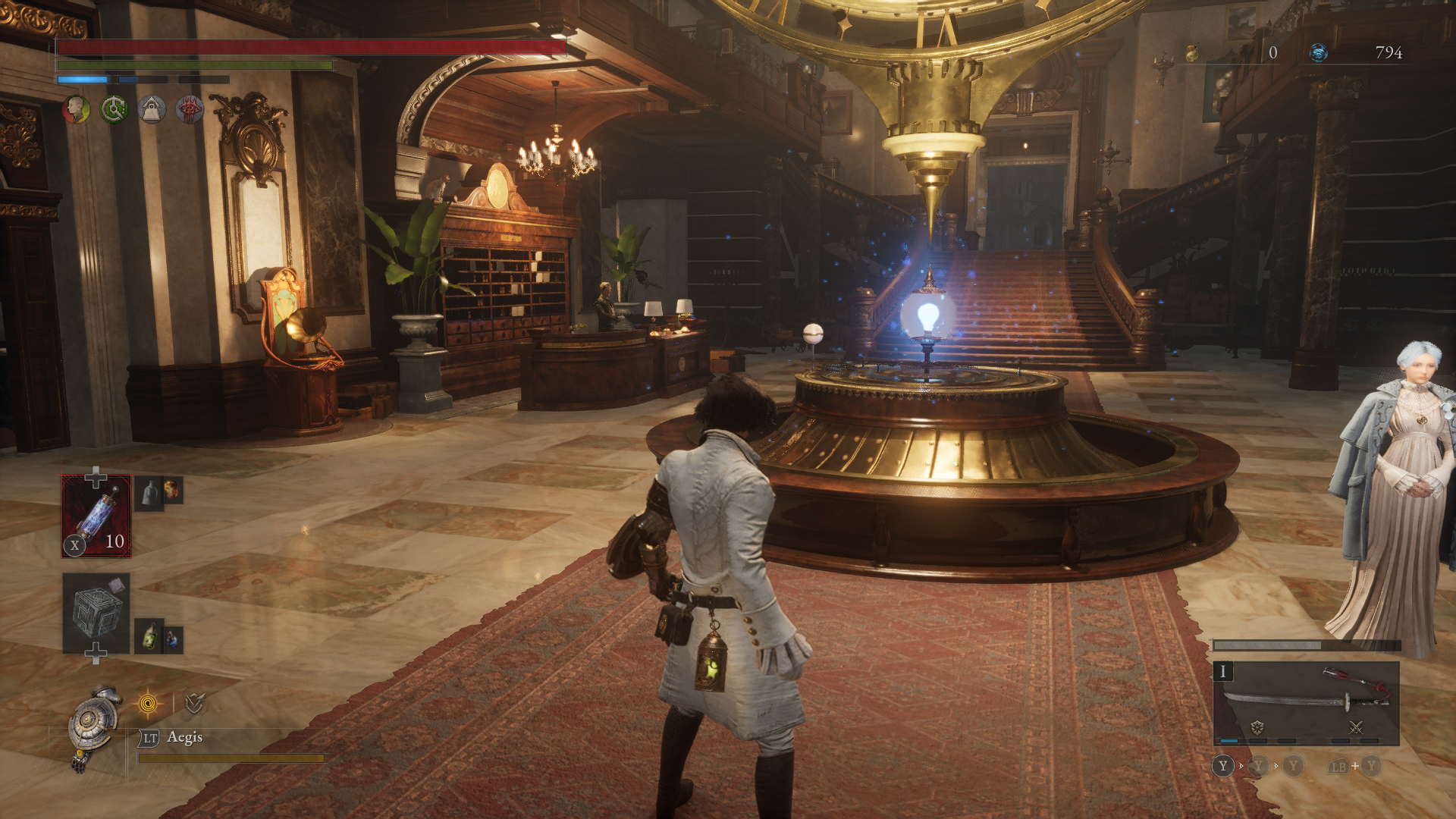Screen dimensions: 1456x819
Task: Choose the green bottle in lower belt
Action: pos(150,635)
